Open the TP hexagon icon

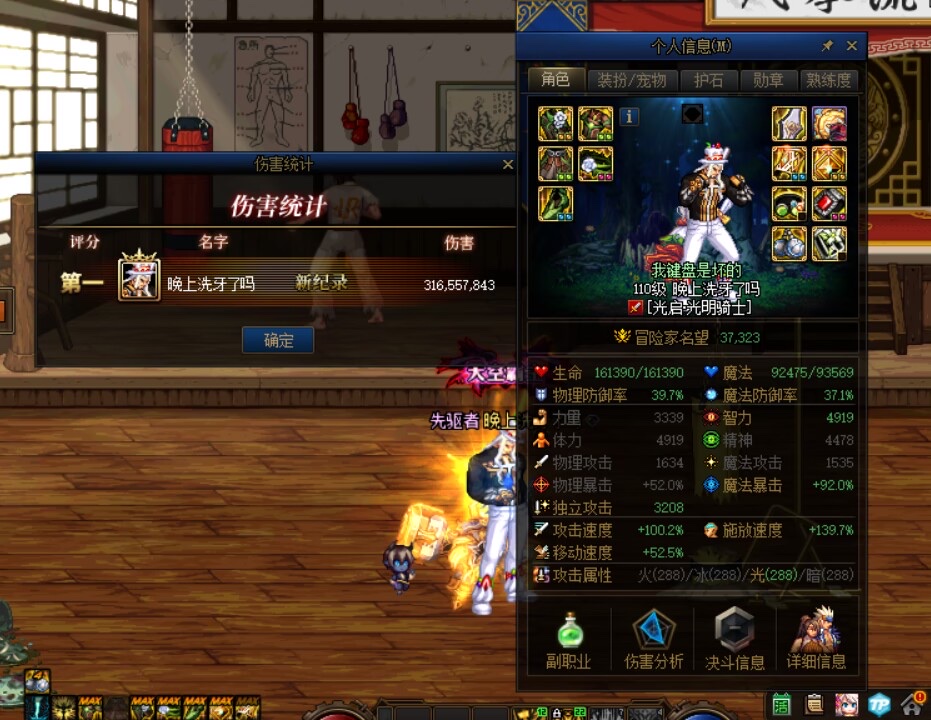pos(879,704)
